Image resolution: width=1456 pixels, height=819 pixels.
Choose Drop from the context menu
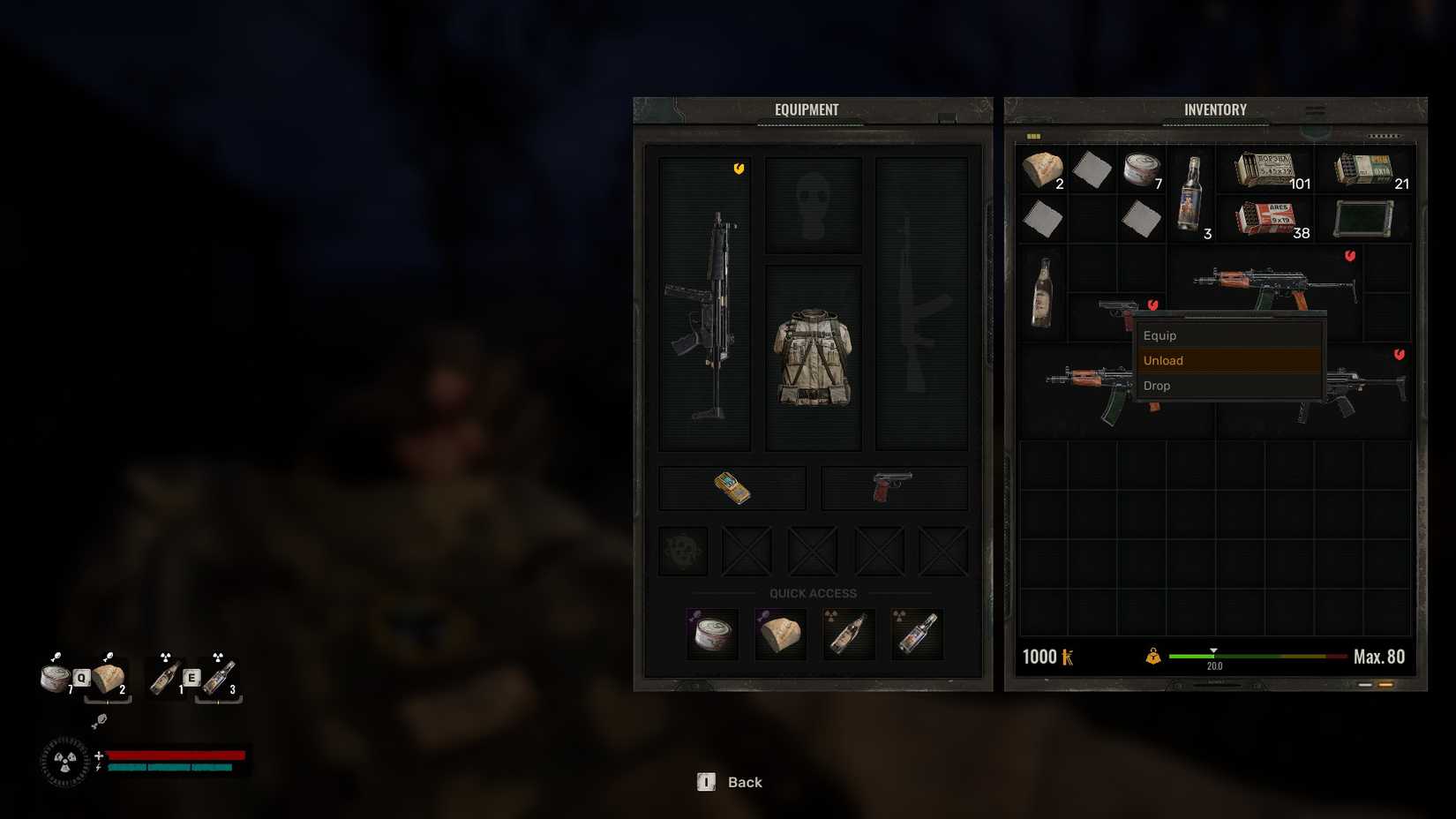pyautogui.click(x=1156, y=386)
